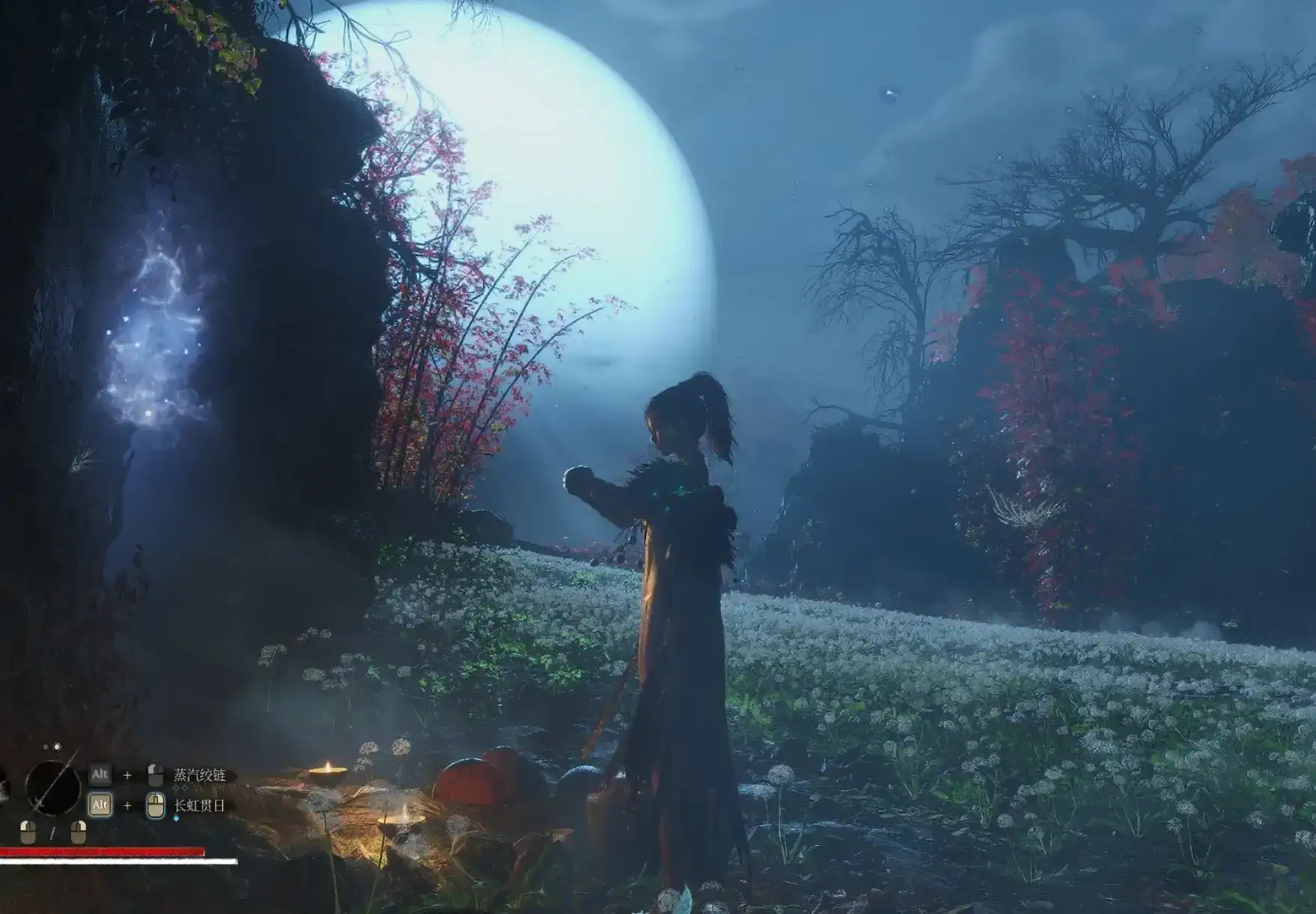Select the right mouse button icon next to 蒸汽绞链

155,775
